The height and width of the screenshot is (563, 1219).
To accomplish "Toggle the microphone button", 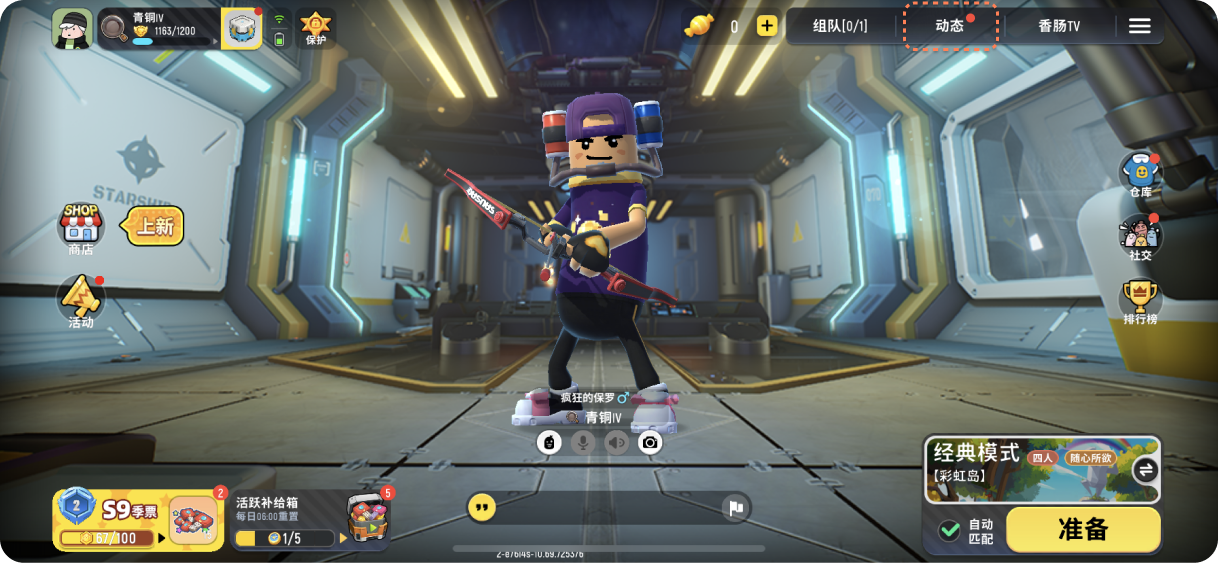I will tap(583, 442).
